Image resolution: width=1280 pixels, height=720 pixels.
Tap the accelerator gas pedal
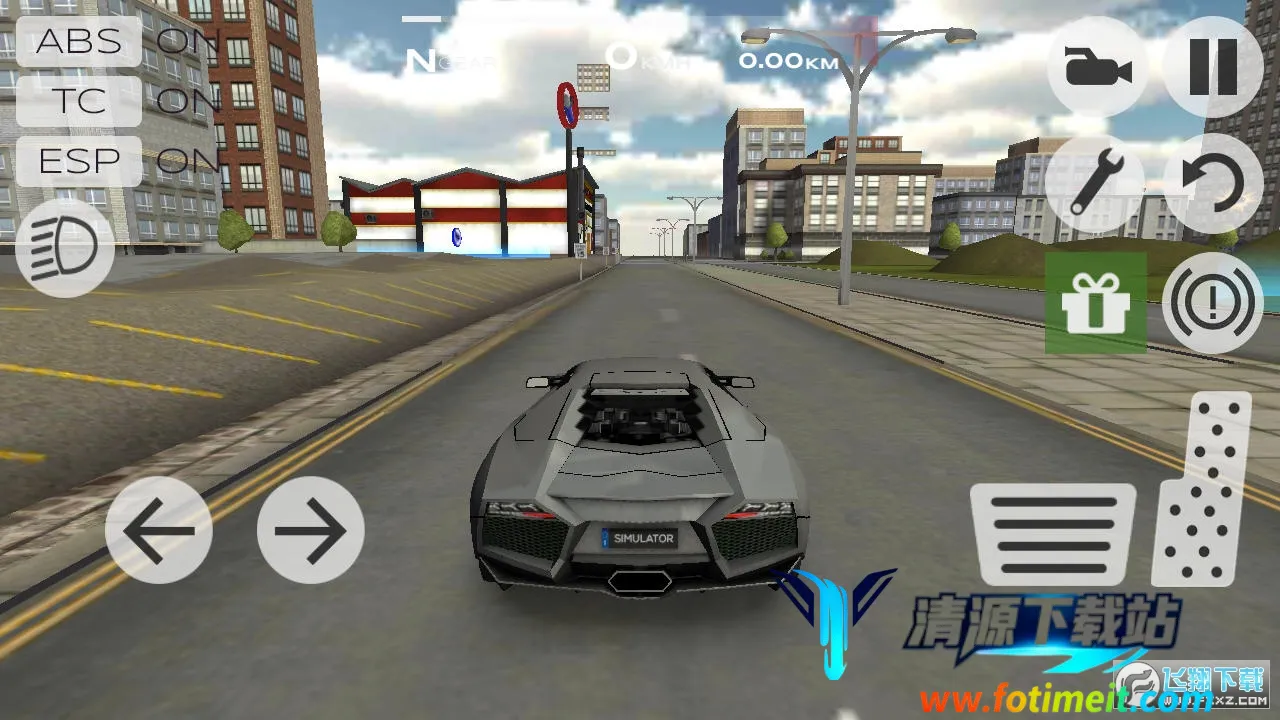click(x=1203, y=489)
